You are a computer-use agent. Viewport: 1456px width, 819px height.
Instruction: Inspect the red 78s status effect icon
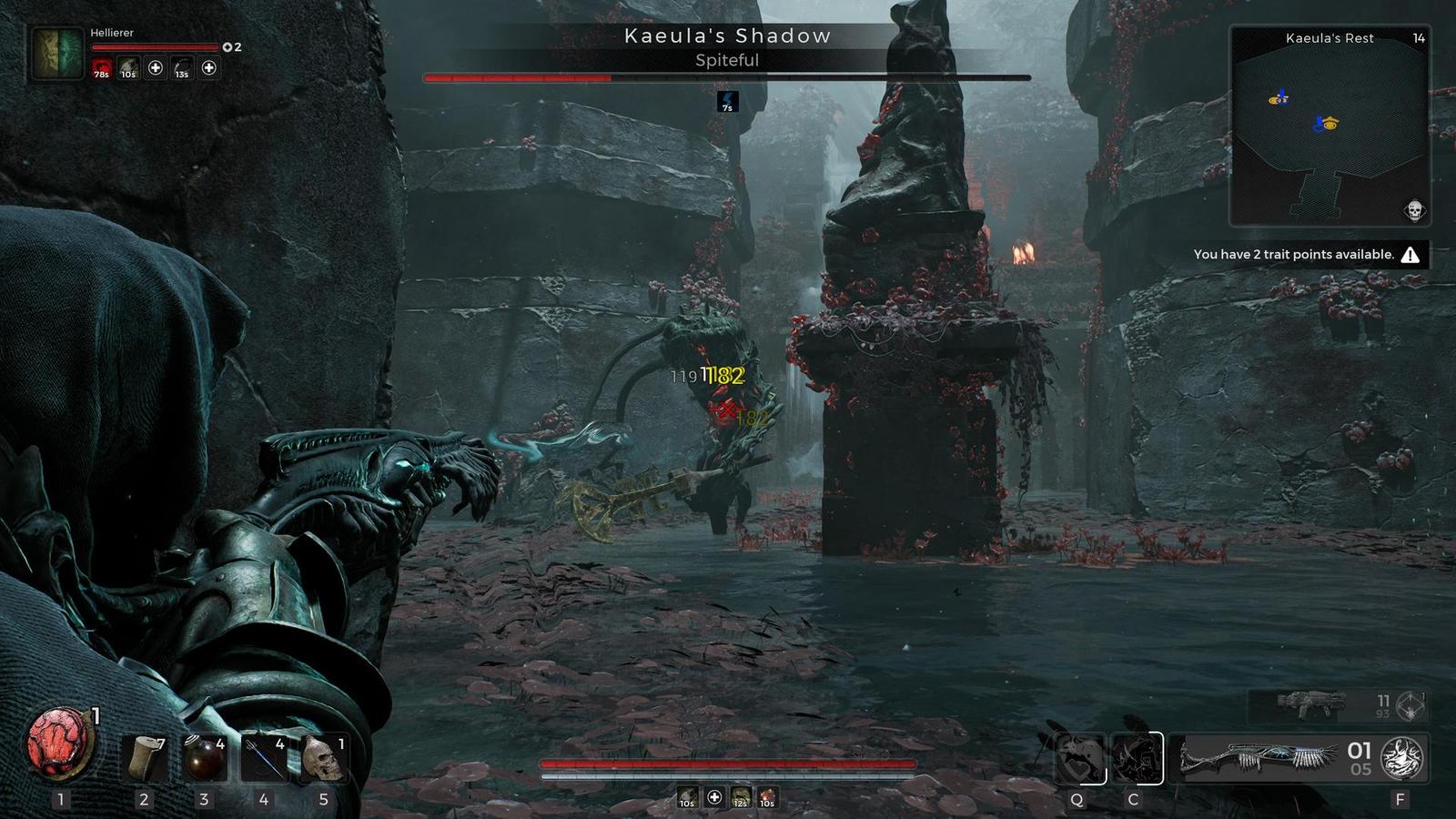click(x=101, y=68)
